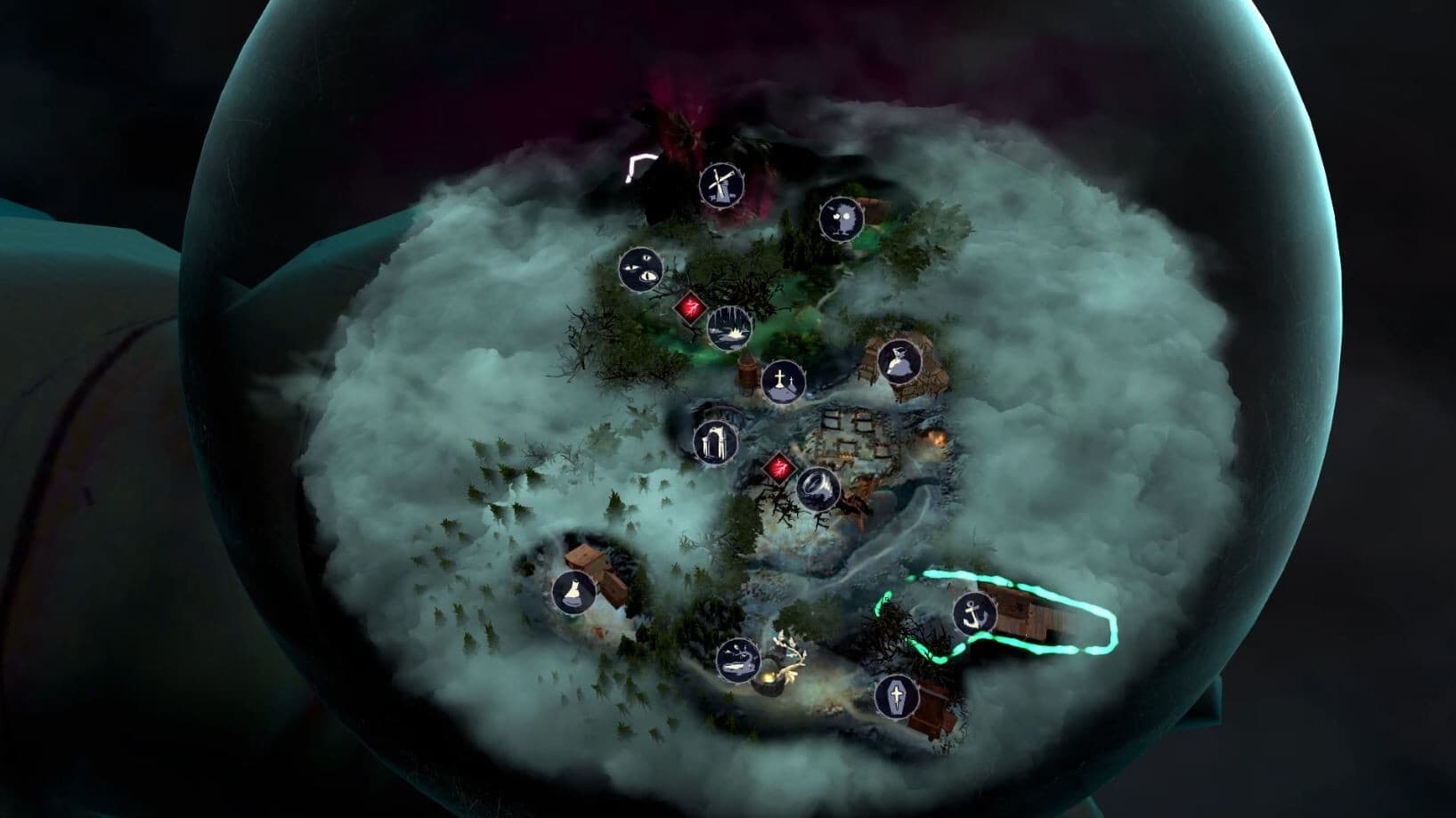Click the red diamond marker near the village
Image resolution: width=1456 pixels, height=818 pixels.
click(x=778, y=466)
